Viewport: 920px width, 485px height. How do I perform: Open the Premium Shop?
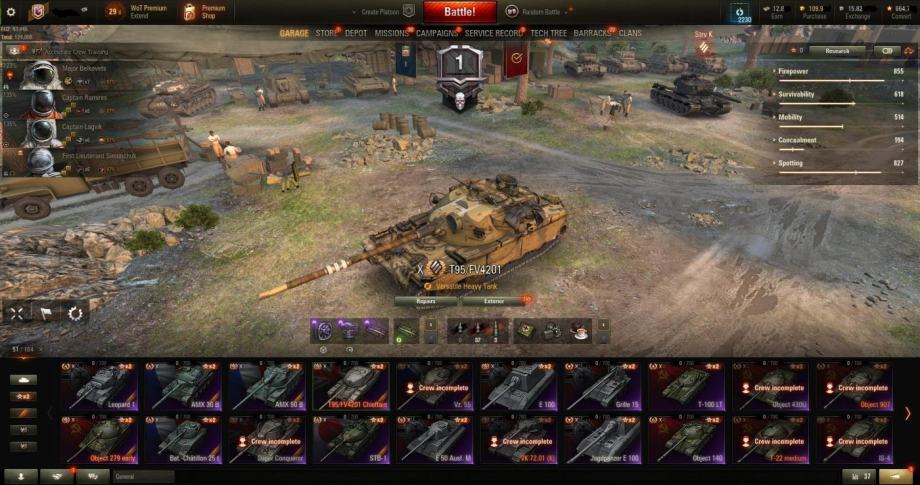[x=204, y=12]
